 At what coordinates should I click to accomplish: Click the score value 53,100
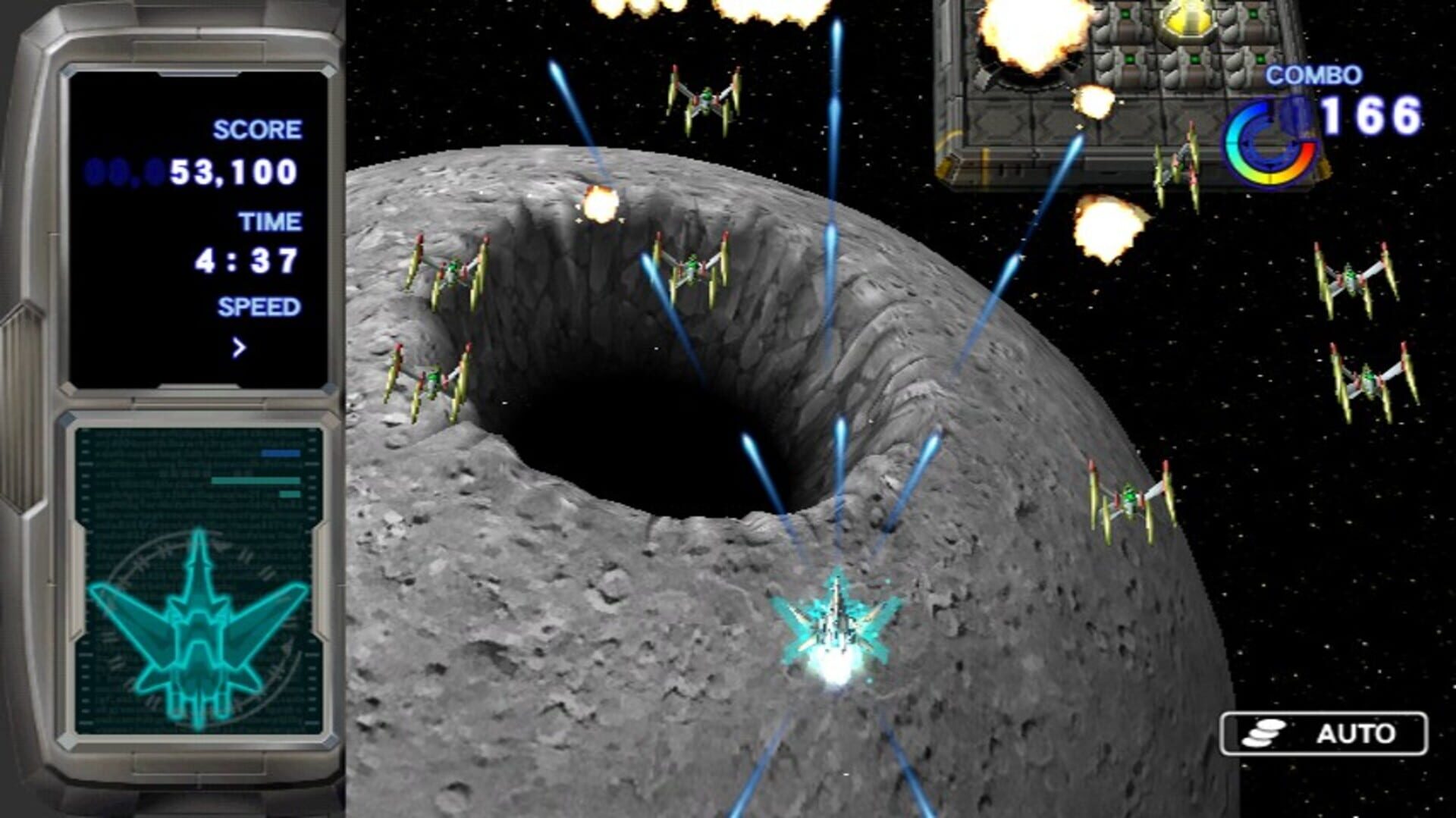click(235, 173)
